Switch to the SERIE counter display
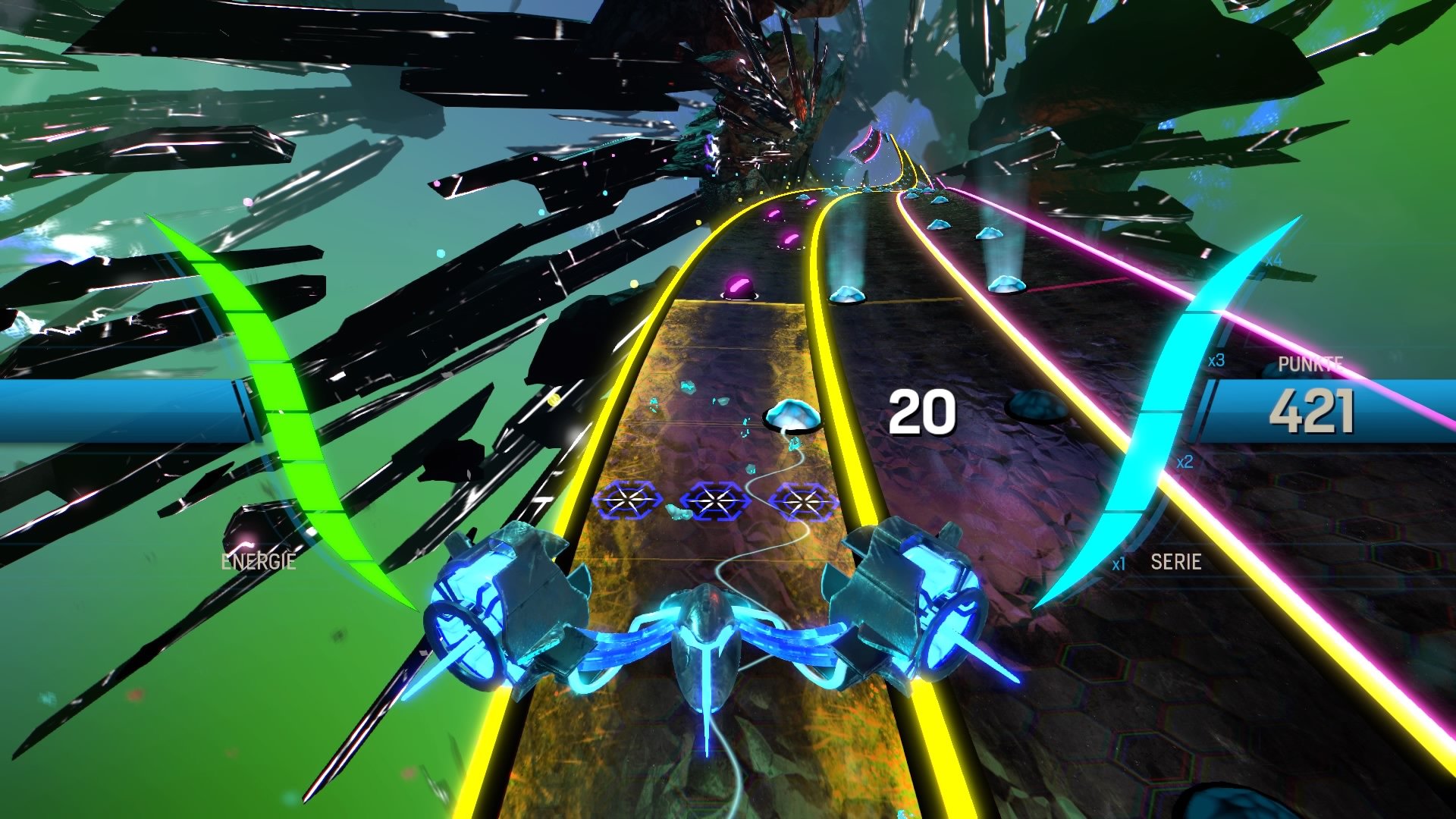This screenshot has height=819, width=1456. [1177, 563]
